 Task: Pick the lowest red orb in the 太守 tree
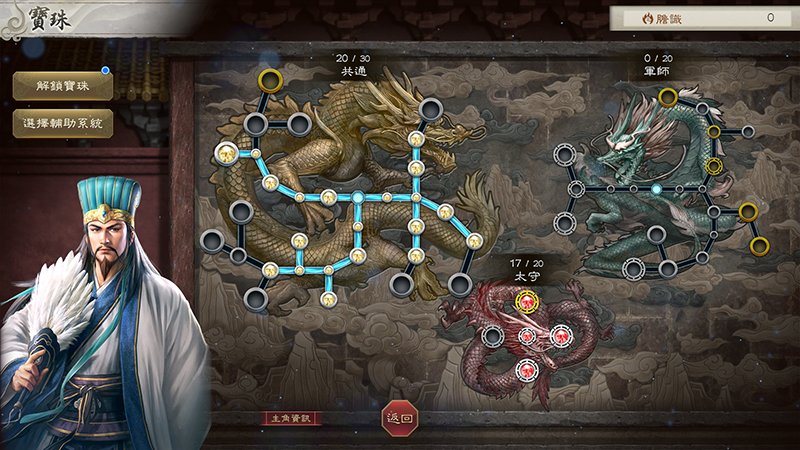click(x=527, y=370)
